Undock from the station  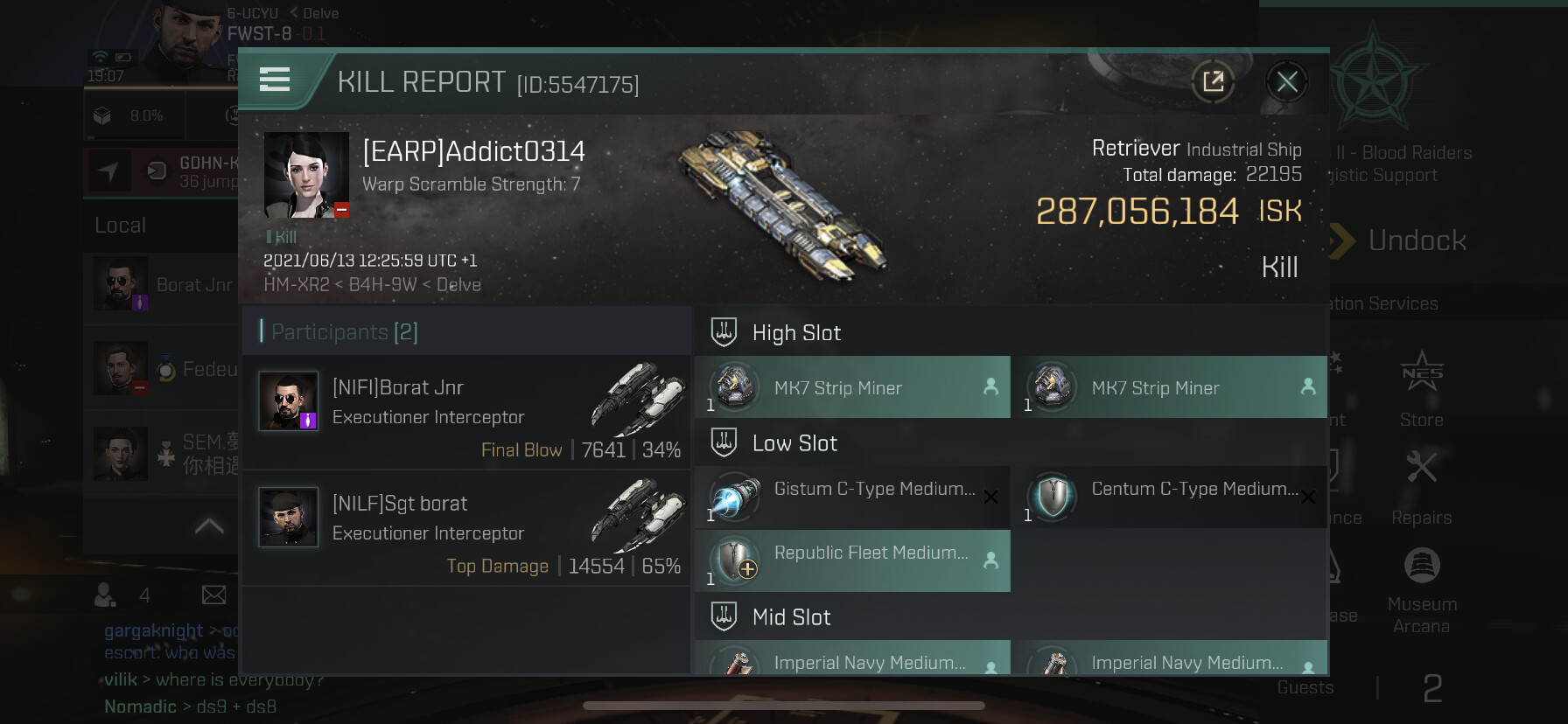click(x=1416, y=240)
